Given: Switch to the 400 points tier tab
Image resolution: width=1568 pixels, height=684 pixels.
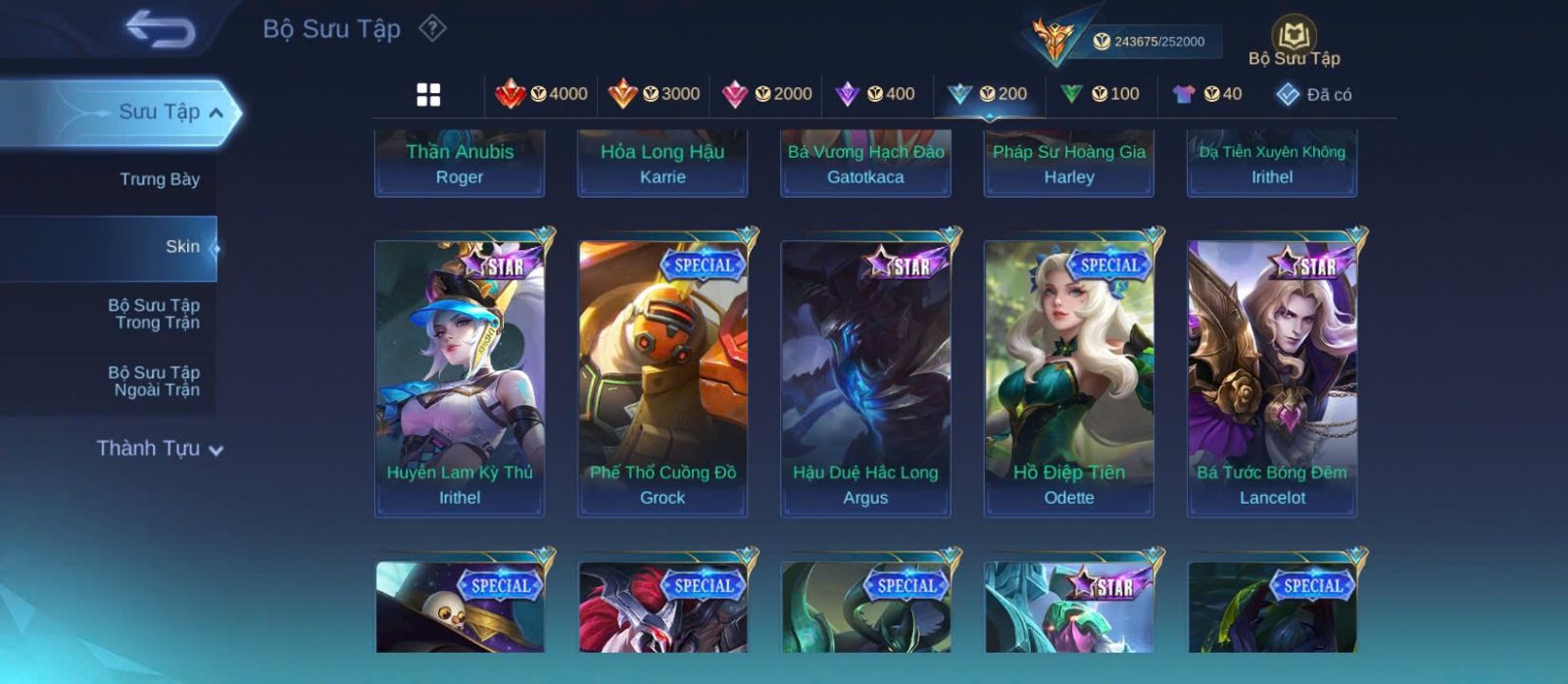Looking at the screenshot, I should pos(874,94).
